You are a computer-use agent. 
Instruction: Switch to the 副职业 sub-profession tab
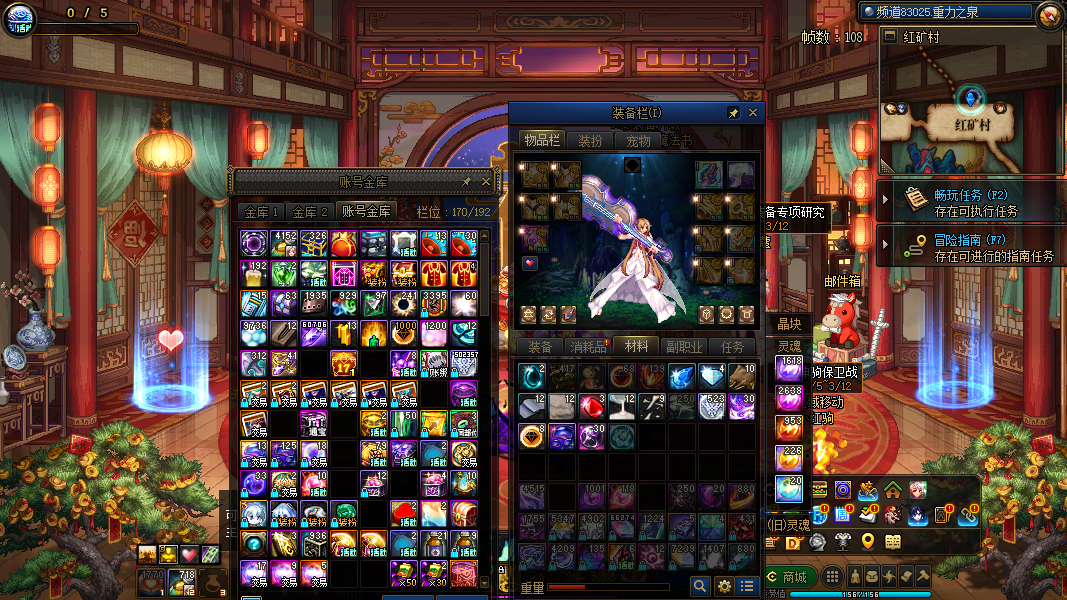click(684, 347)
